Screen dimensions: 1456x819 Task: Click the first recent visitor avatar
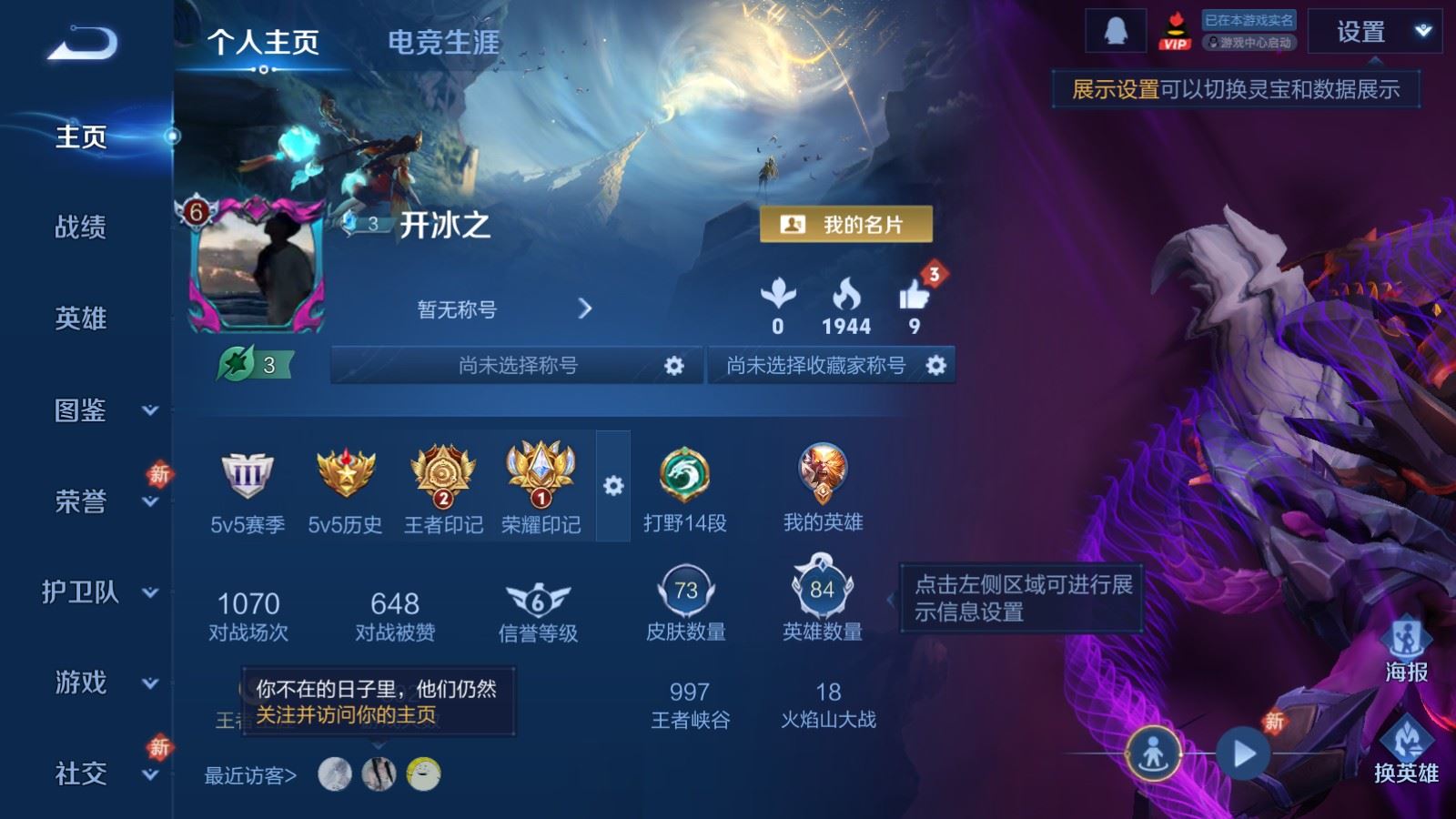tap(333, 775)
